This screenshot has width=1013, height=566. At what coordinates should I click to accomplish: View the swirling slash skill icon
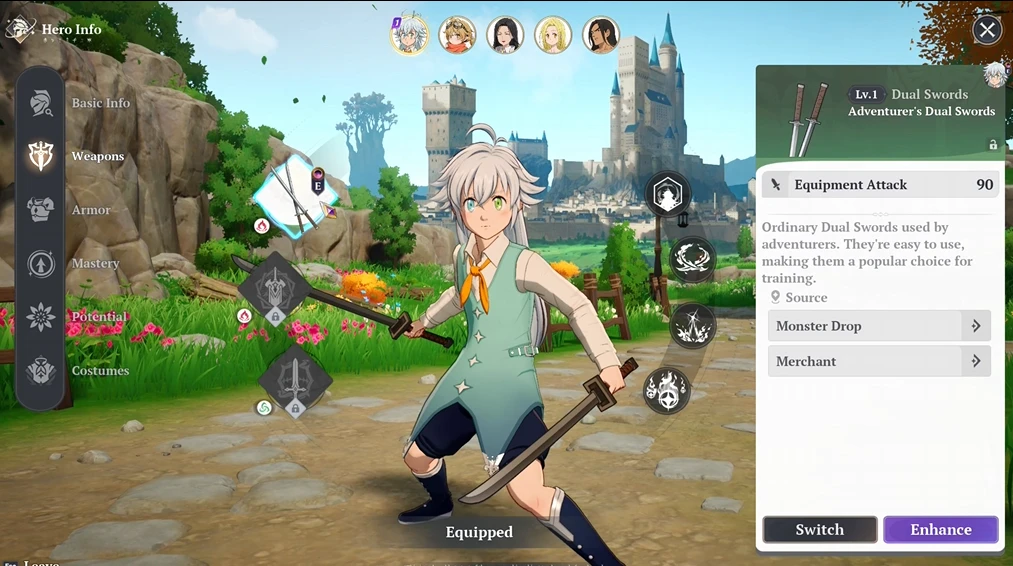click(692, 259)
